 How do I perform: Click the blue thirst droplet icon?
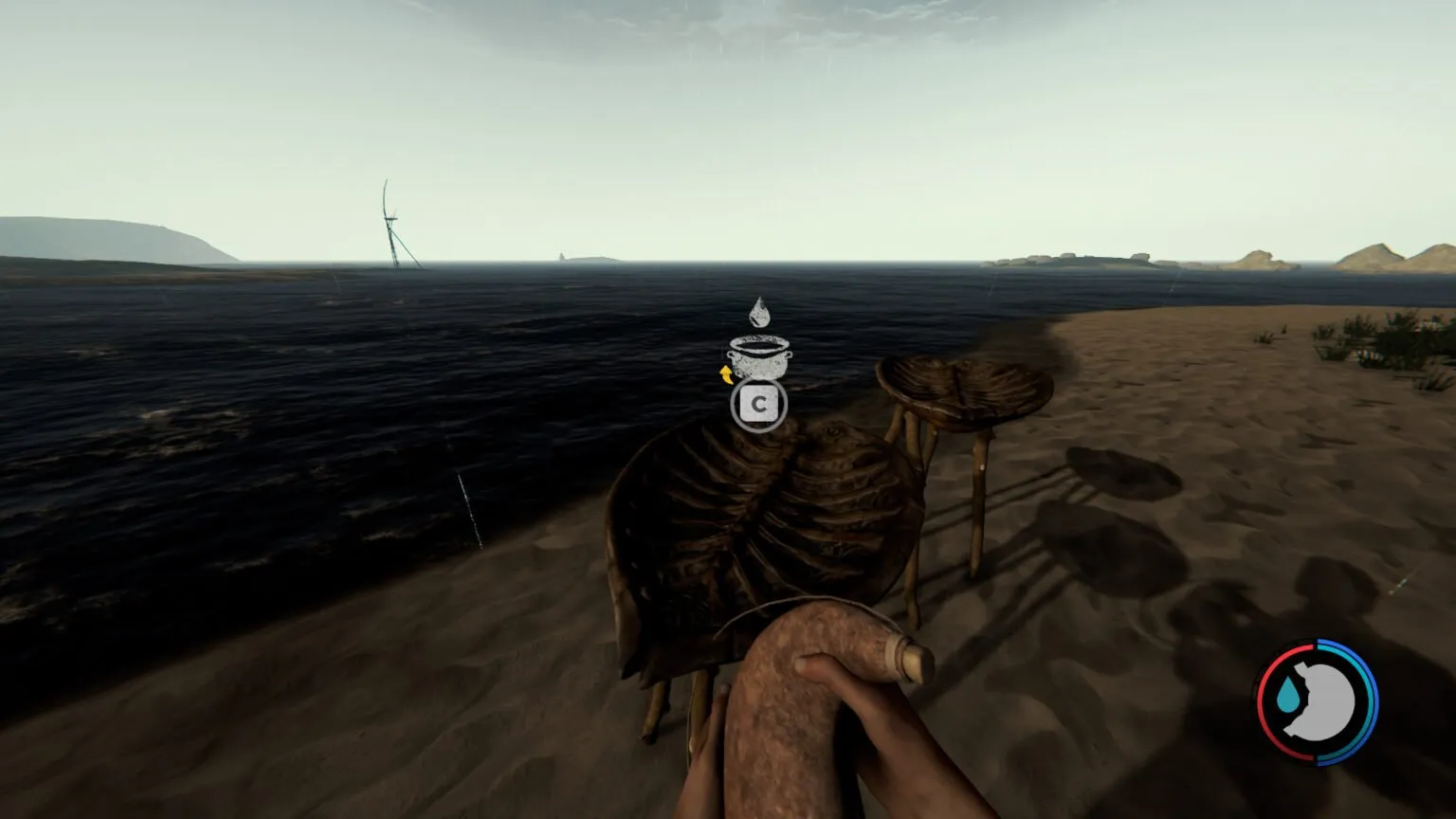click(x=1288, y=697)
